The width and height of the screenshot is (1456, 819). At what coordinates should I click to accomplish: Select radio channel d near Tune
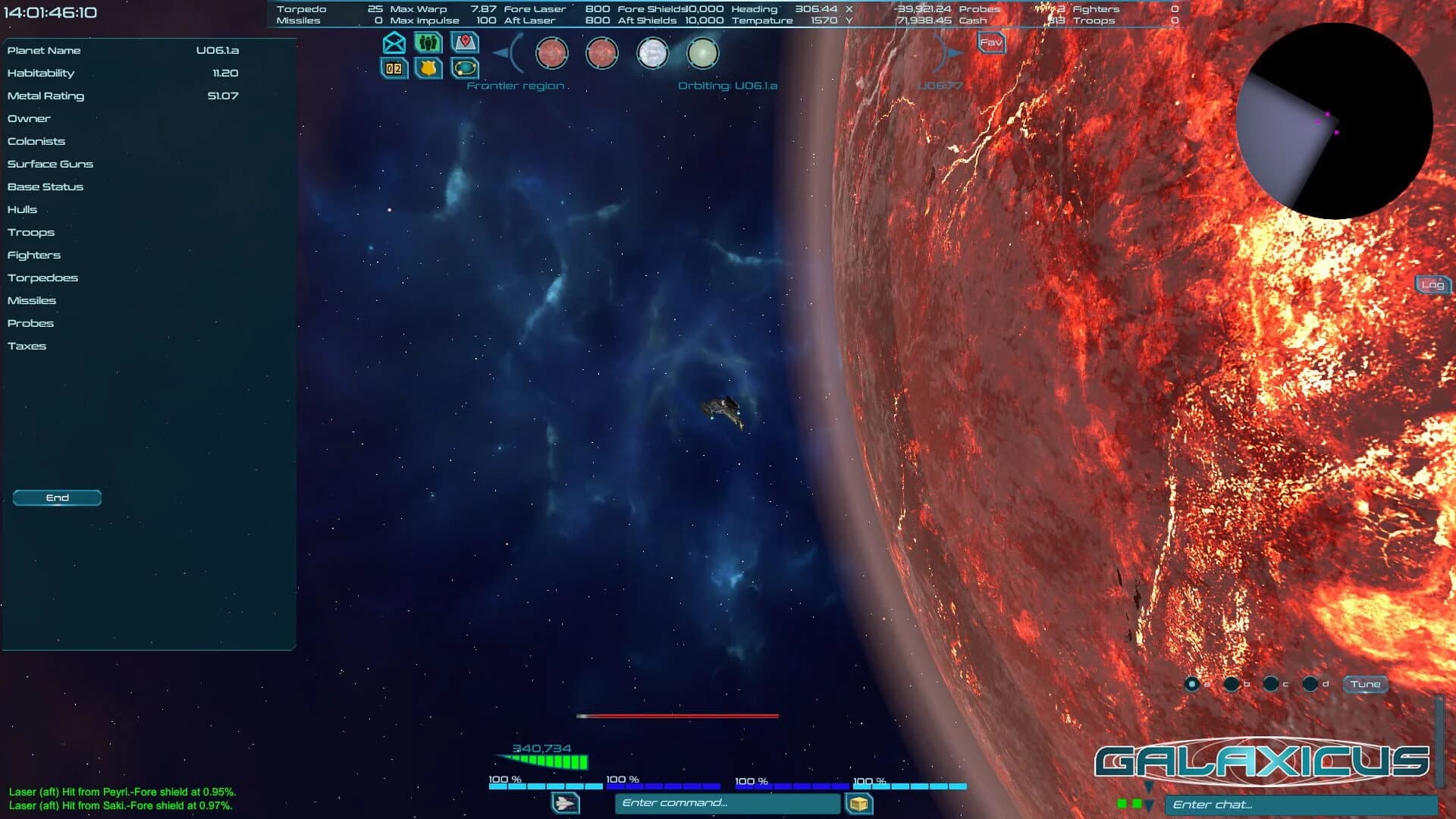tap(1311, 682)
